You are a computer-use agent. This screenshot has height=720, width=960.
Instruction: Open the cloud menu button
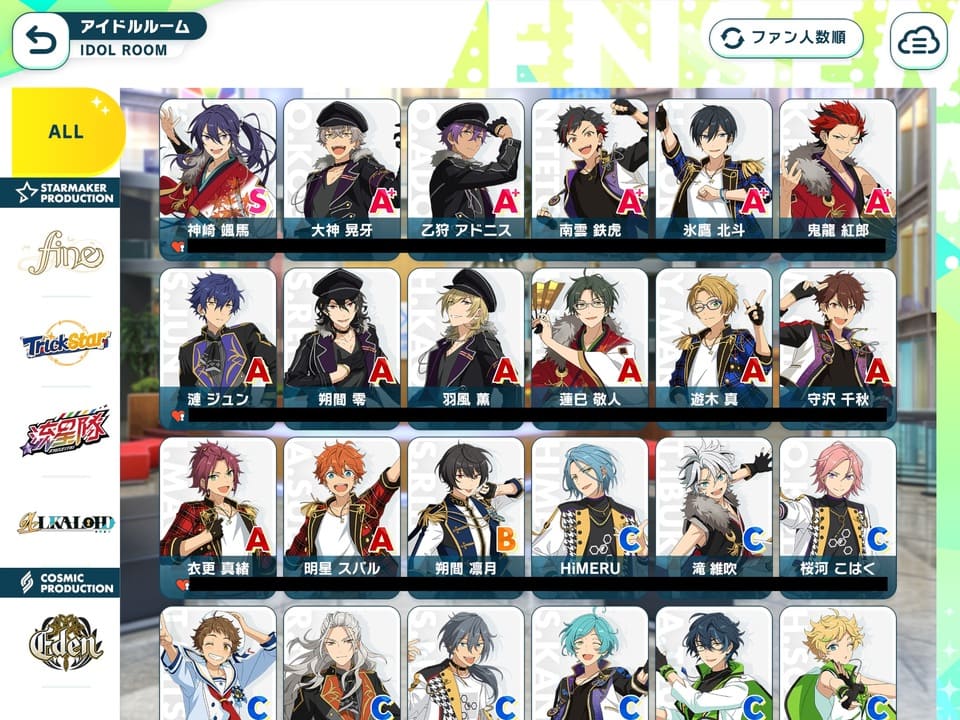(x=917, y=40)
